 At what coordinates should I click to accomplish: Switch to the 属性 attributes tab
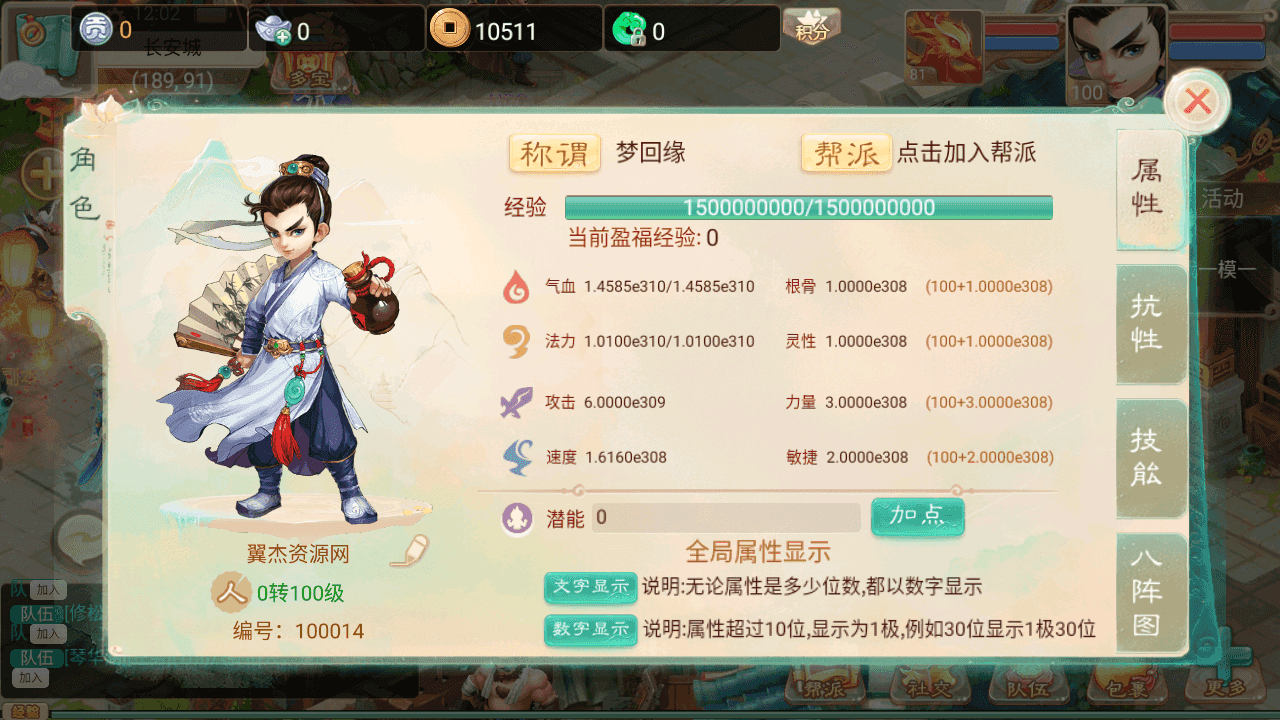pyautogui.click(x=1148, y=188)
